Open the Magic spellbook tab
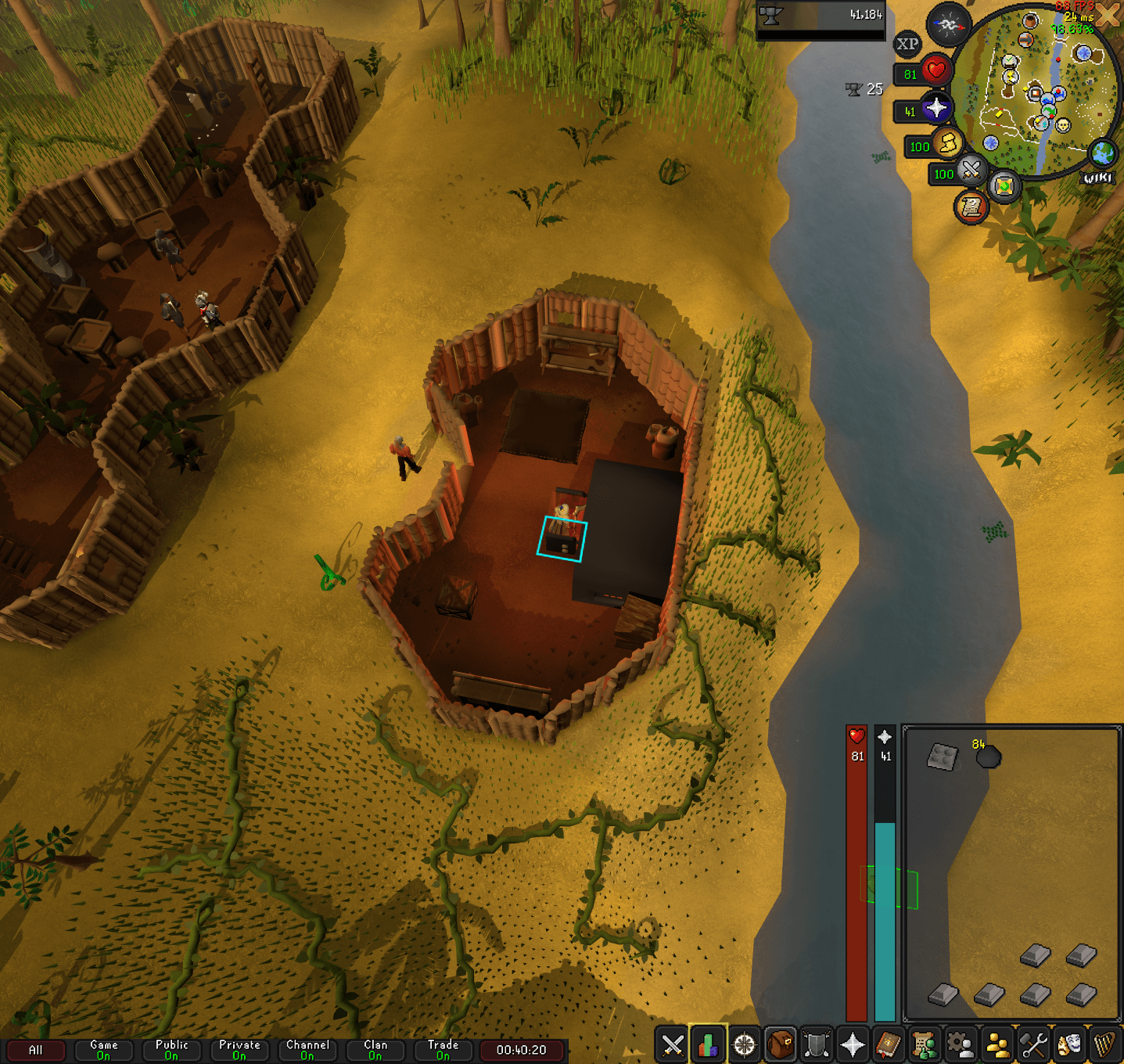The width and height of the screenshot is (1124, 1064). click(x=888, y=1050)
